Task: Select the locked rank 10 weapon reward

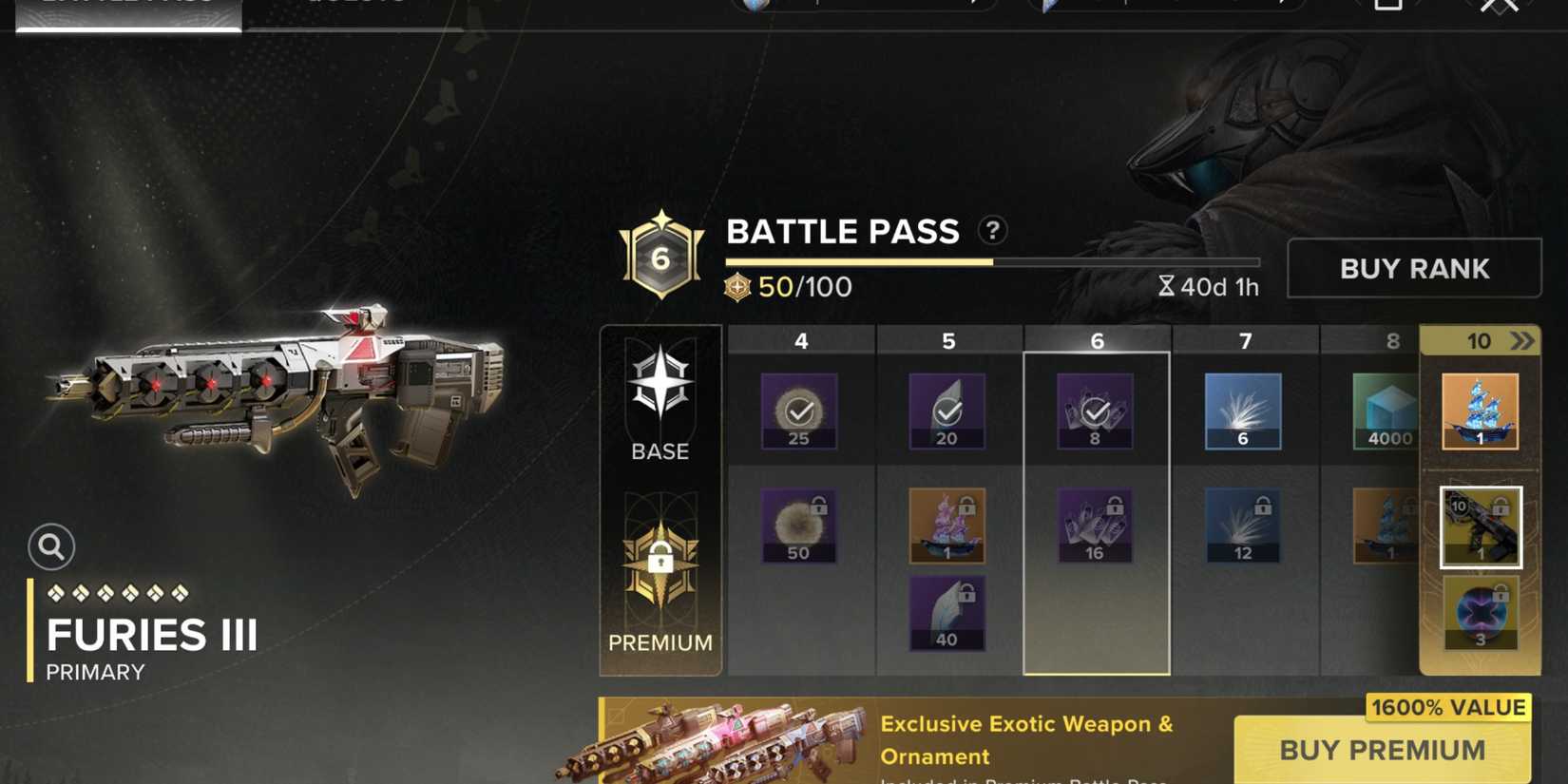Action: [x=1482, y=527]
